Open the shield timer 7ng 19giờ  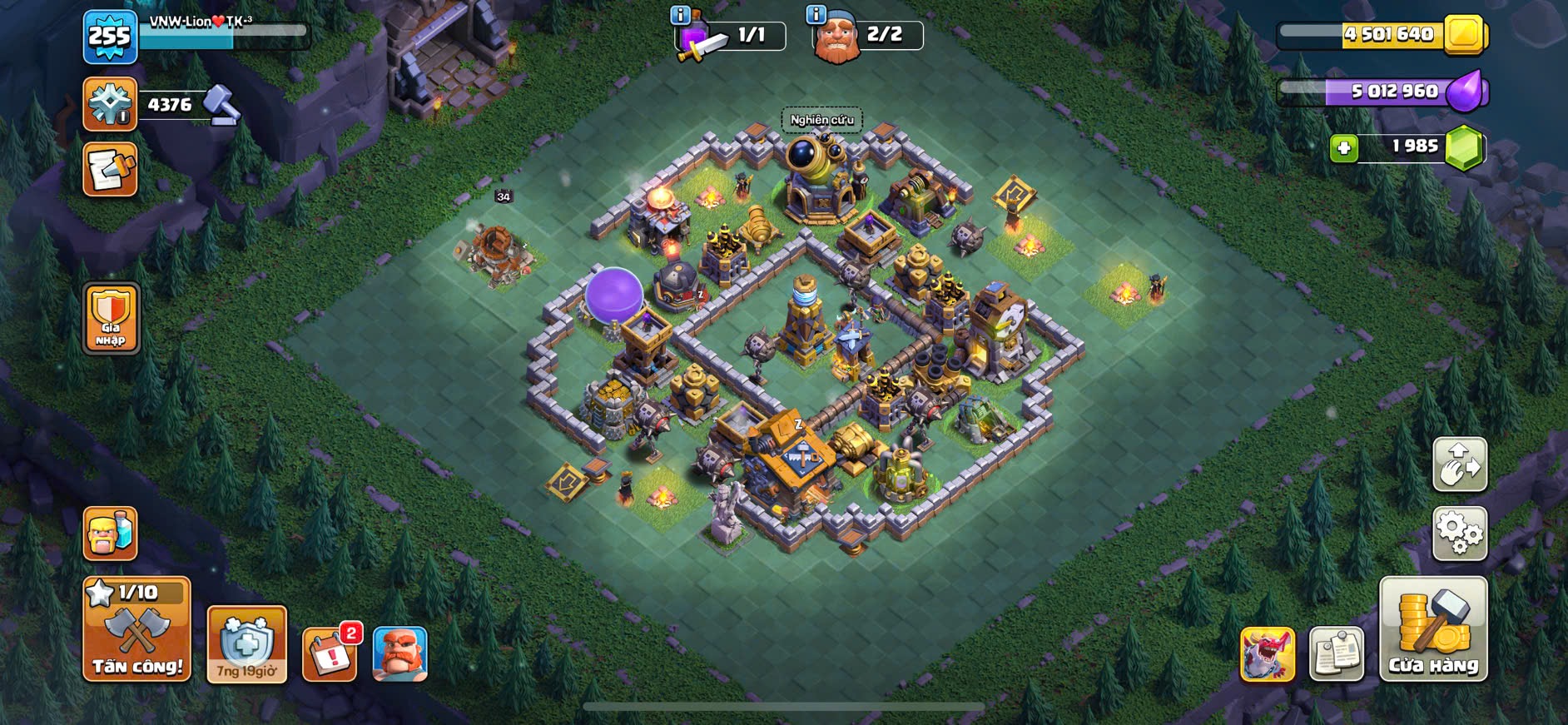[246, 645]
